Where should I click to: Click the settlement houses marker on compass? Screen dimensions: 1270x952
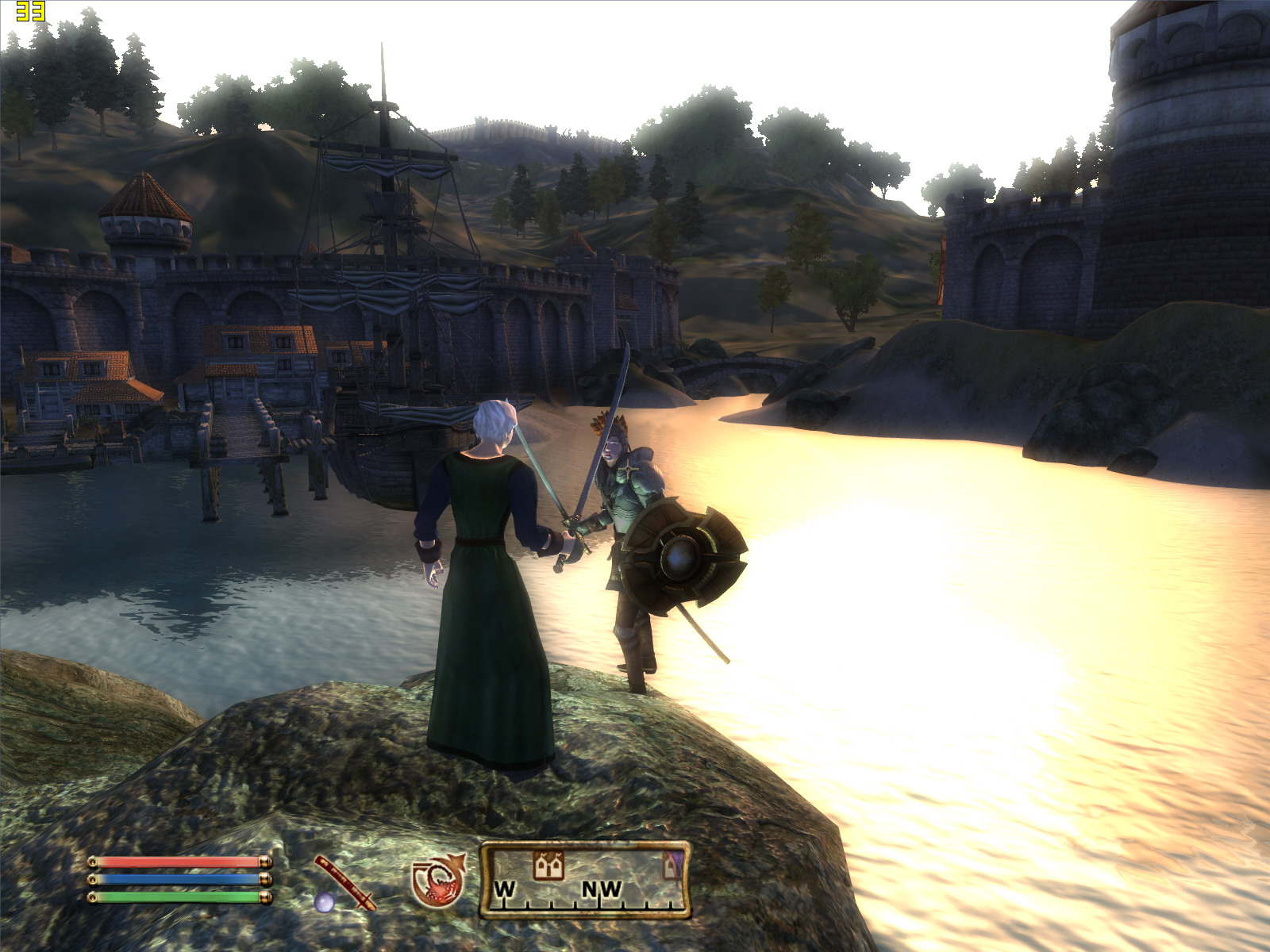tap(548, 866)
